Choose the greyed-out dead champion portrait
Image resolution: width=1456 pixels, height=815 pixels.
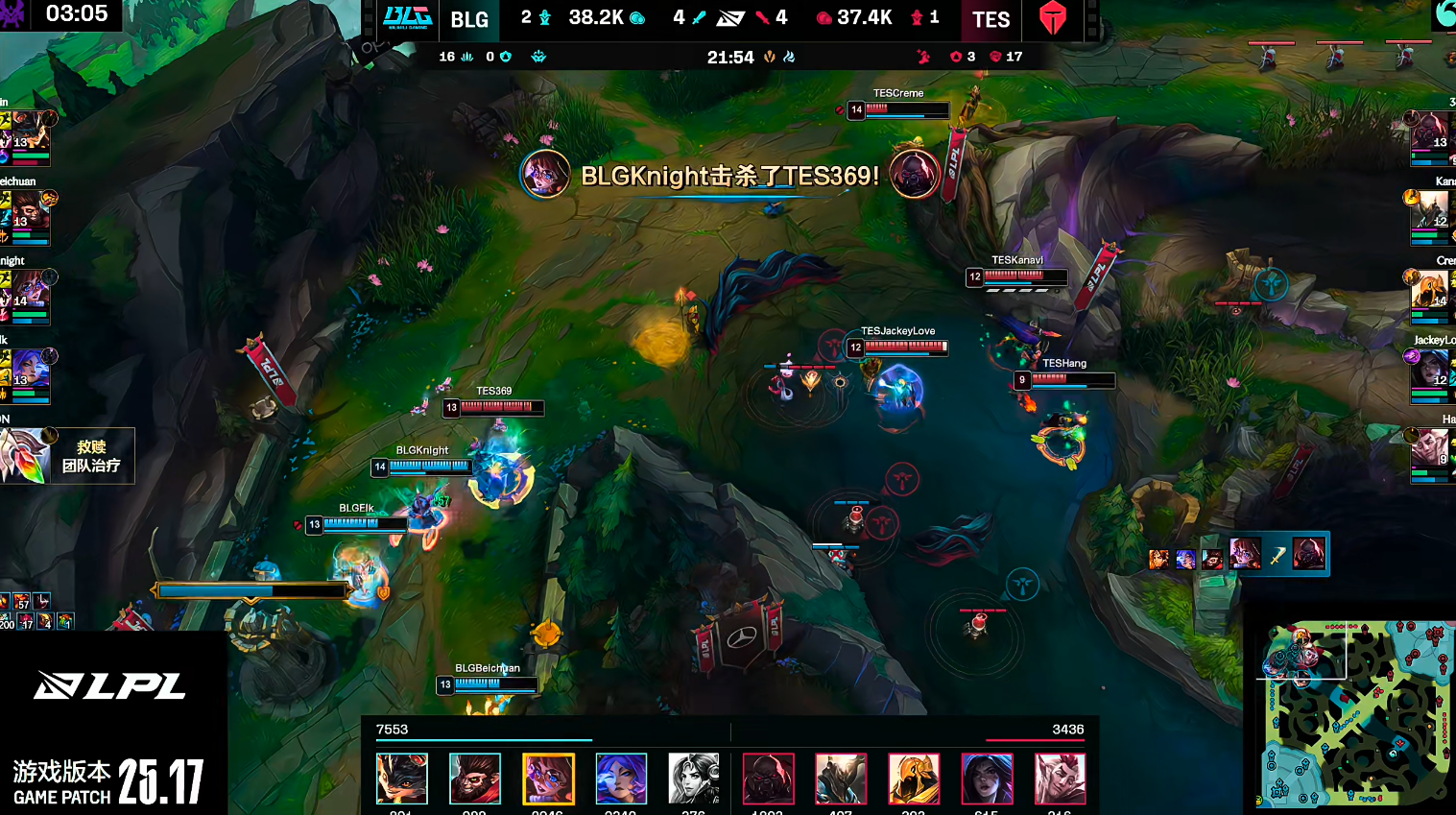(694, 779)
